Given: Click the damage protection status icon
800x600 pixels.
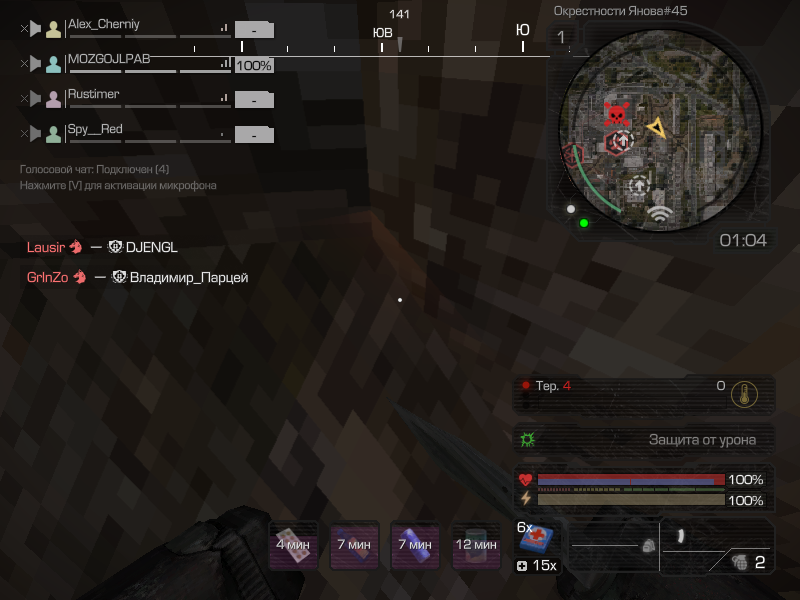Looking at the screenshot, I should point(528,439).
